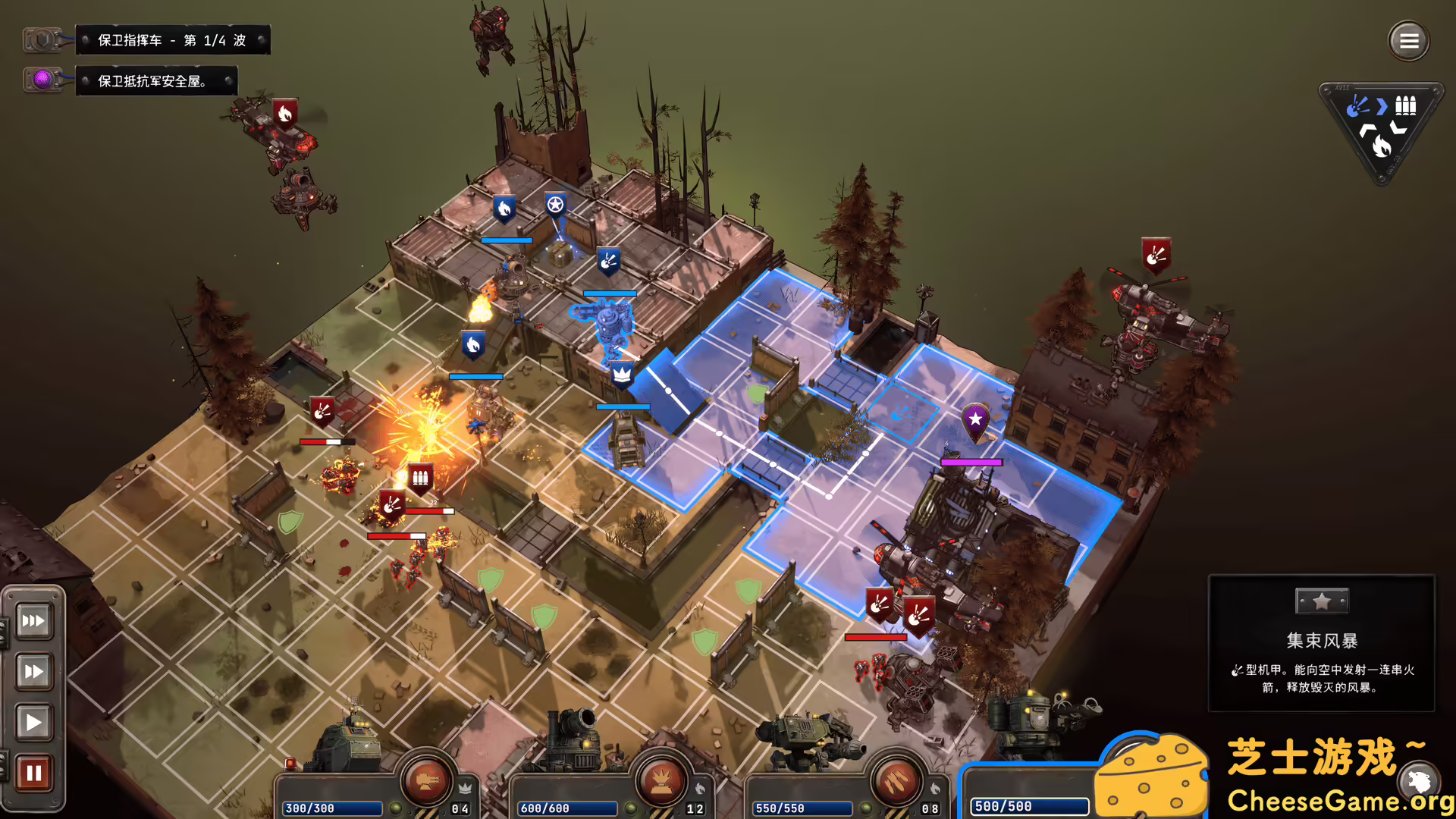Activate the explosion ability on the 600/600 unit
The width and height of the screenshot is (1456, 819).
pyautogui.click(x=661, y=781)
